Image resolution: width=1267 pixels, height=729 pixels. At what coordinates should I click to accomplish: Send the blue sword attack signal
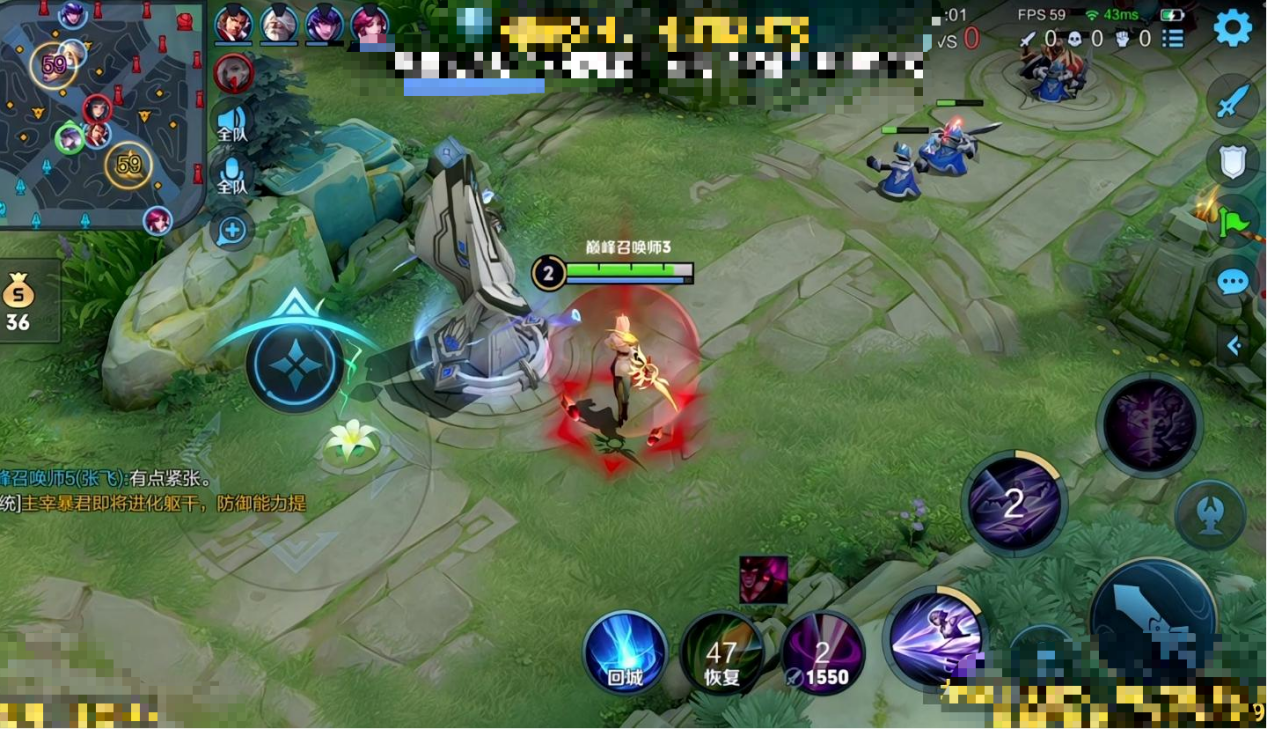click(1233, 102)
